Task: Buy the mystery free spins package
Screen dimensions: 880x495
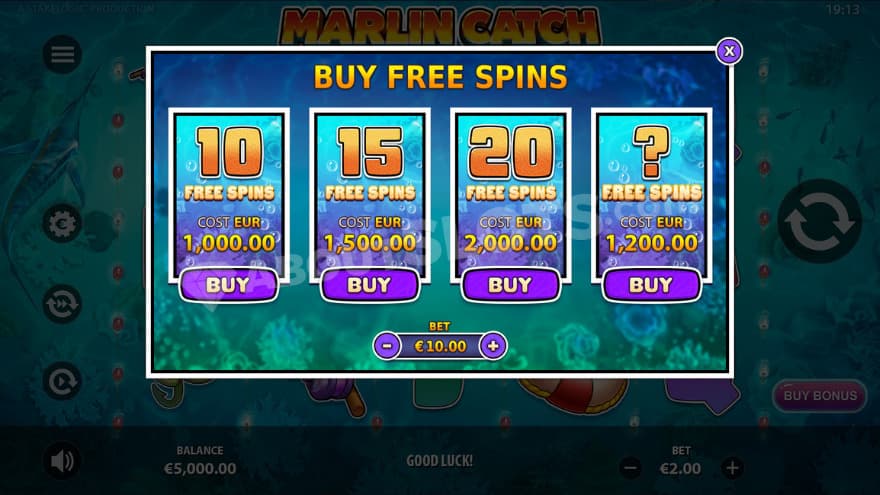Action: point(651,285)
